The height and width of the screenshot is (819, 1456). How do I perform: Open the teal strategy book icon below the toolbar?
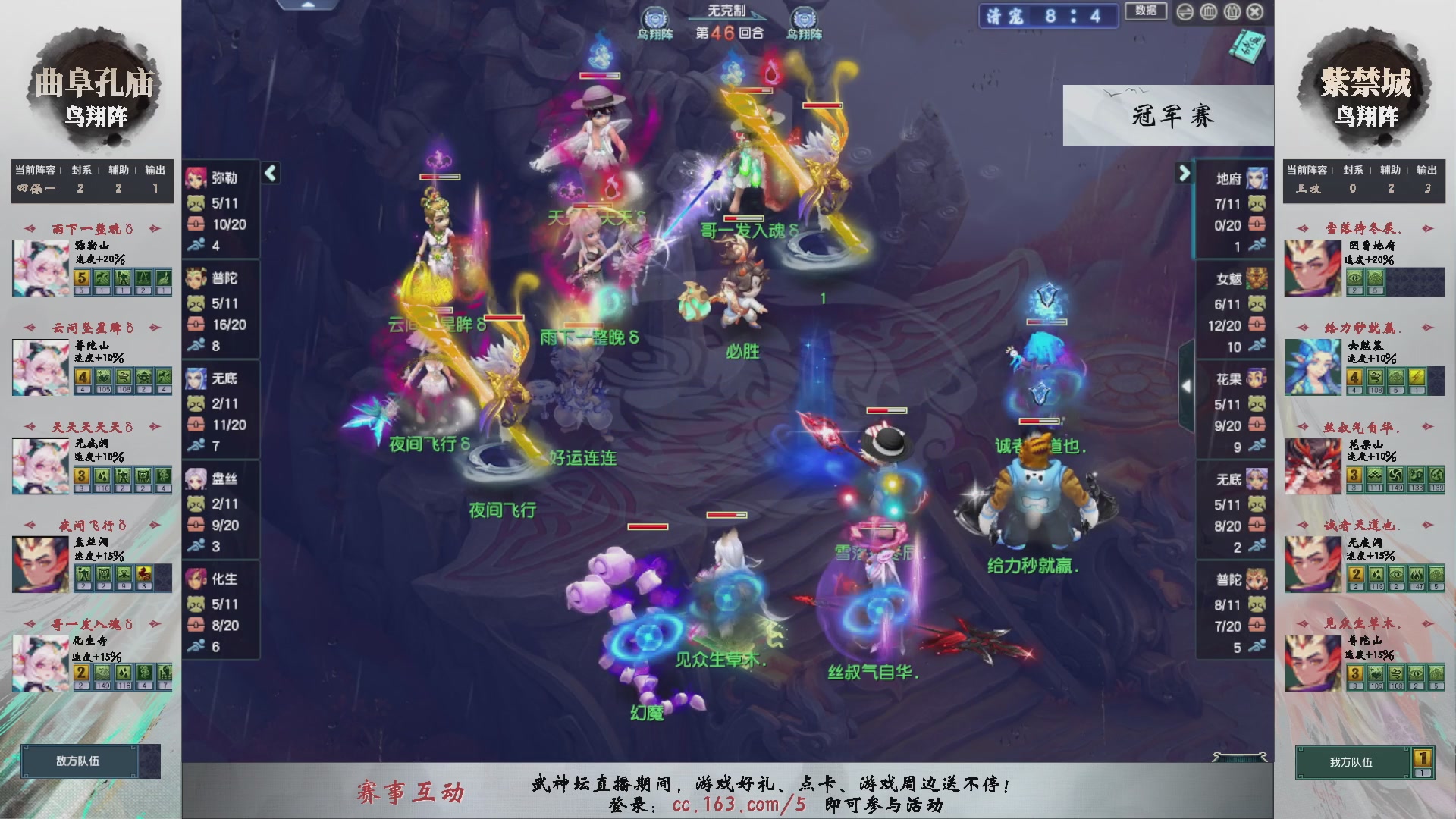1247,47
